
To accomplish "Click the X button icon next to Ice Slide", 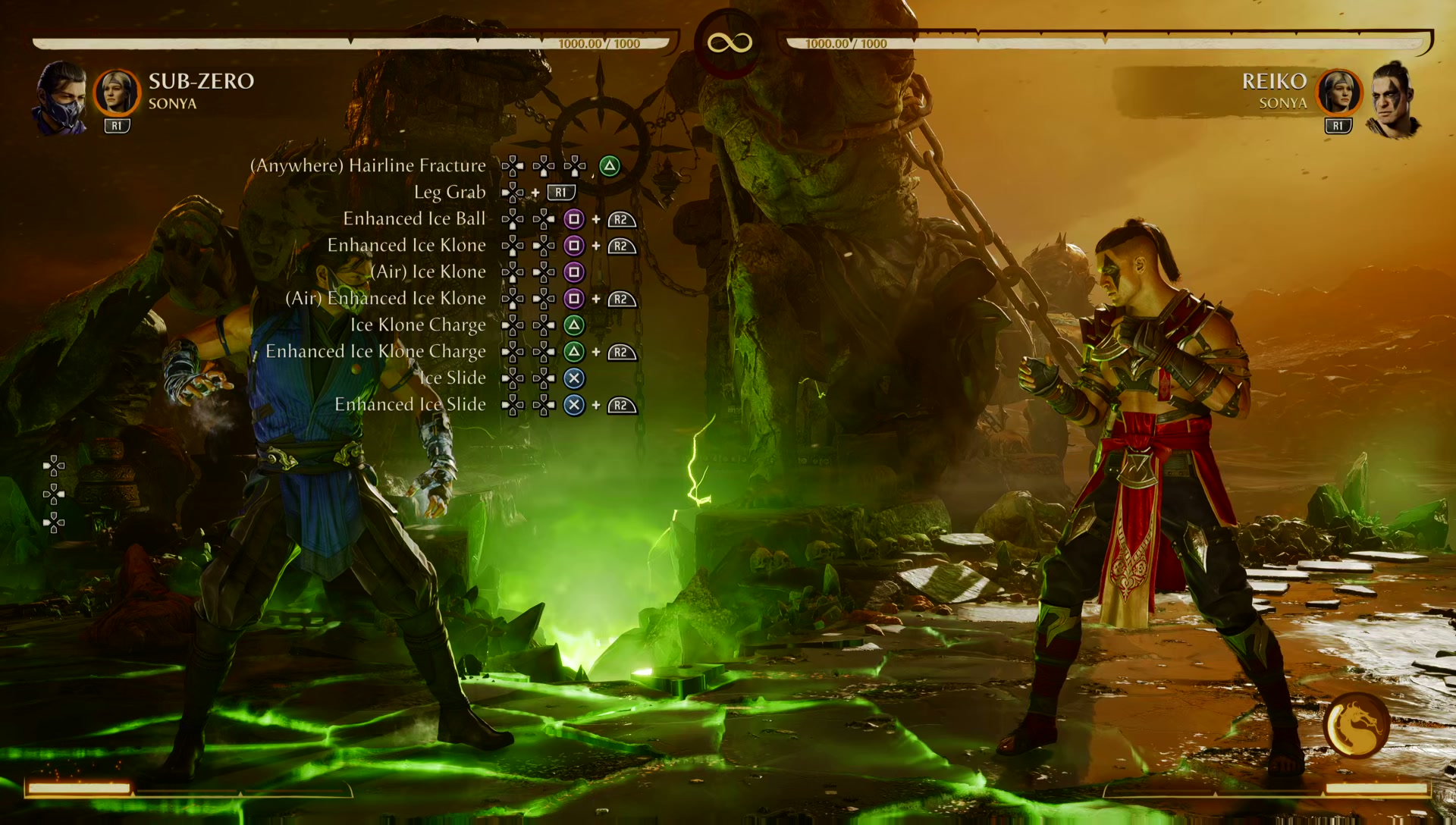I will [x=574, y=378].
